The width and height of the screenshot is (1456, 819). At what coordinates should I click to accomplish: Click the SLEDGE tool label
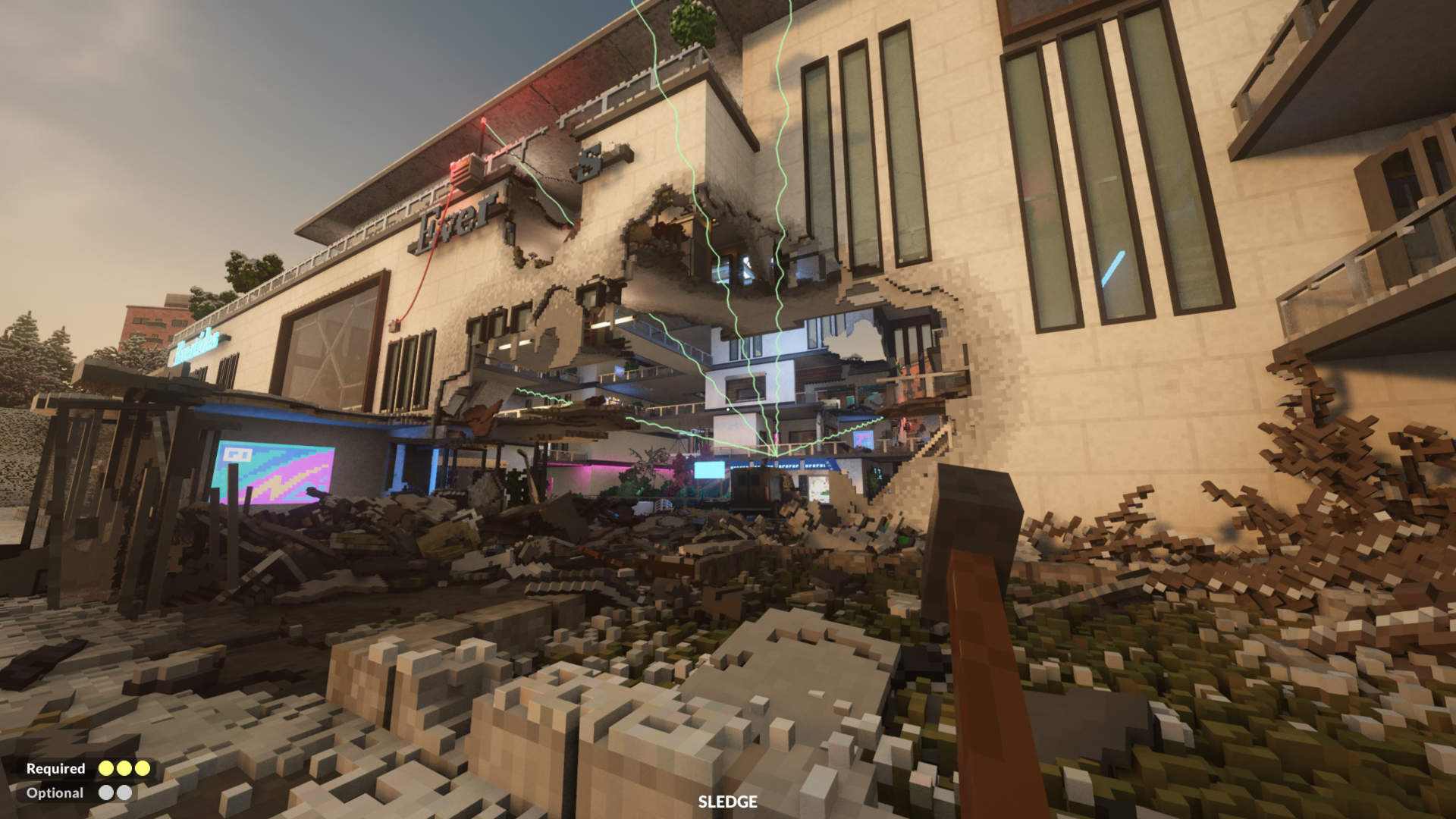727,802
